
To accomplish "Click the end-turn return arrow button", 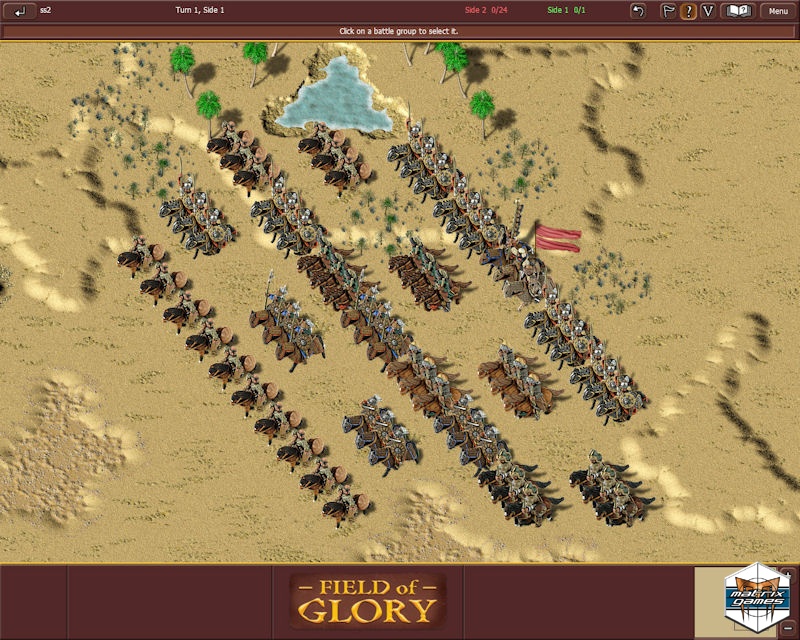I will [x=20, y=11].
